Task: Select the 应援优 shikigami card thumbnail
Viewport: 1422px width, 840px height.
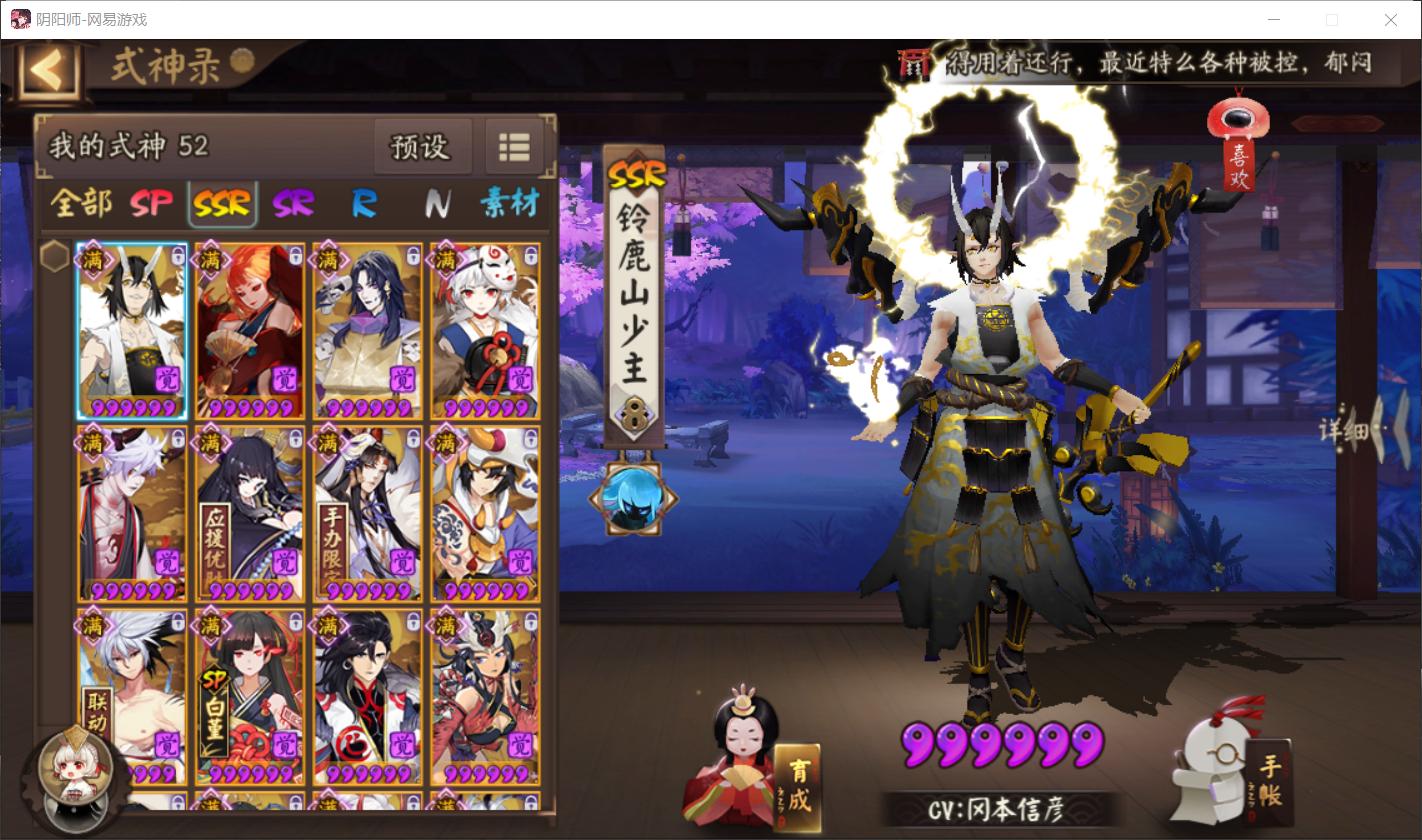Action: (x=248, y=512)
